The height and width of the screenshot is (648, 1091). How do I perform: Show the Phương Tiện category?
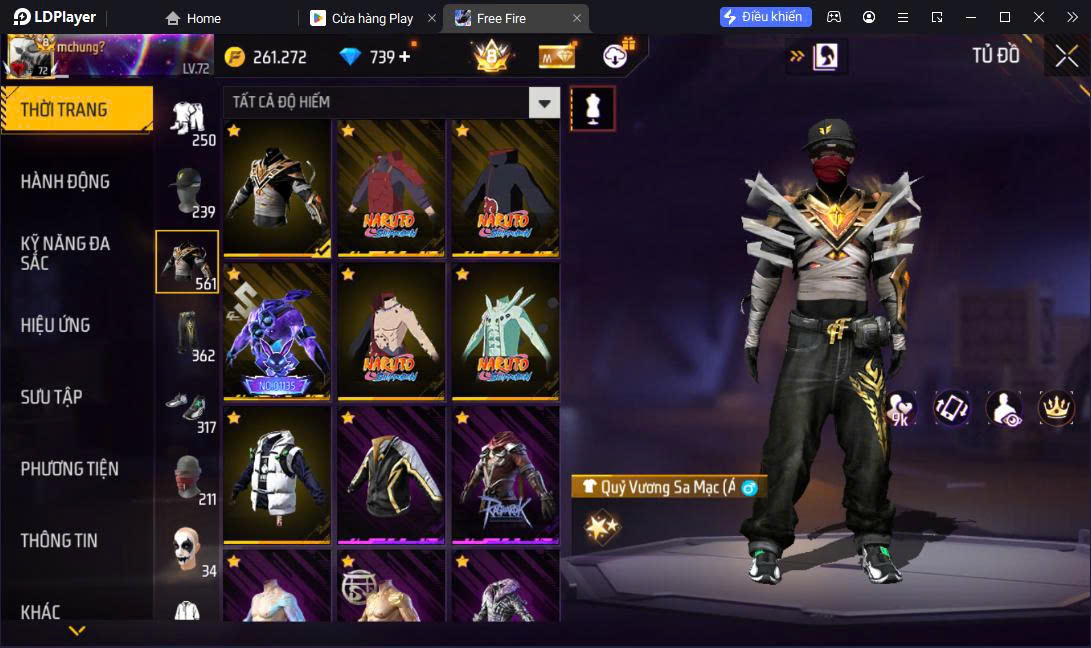(x=70, y=469)
